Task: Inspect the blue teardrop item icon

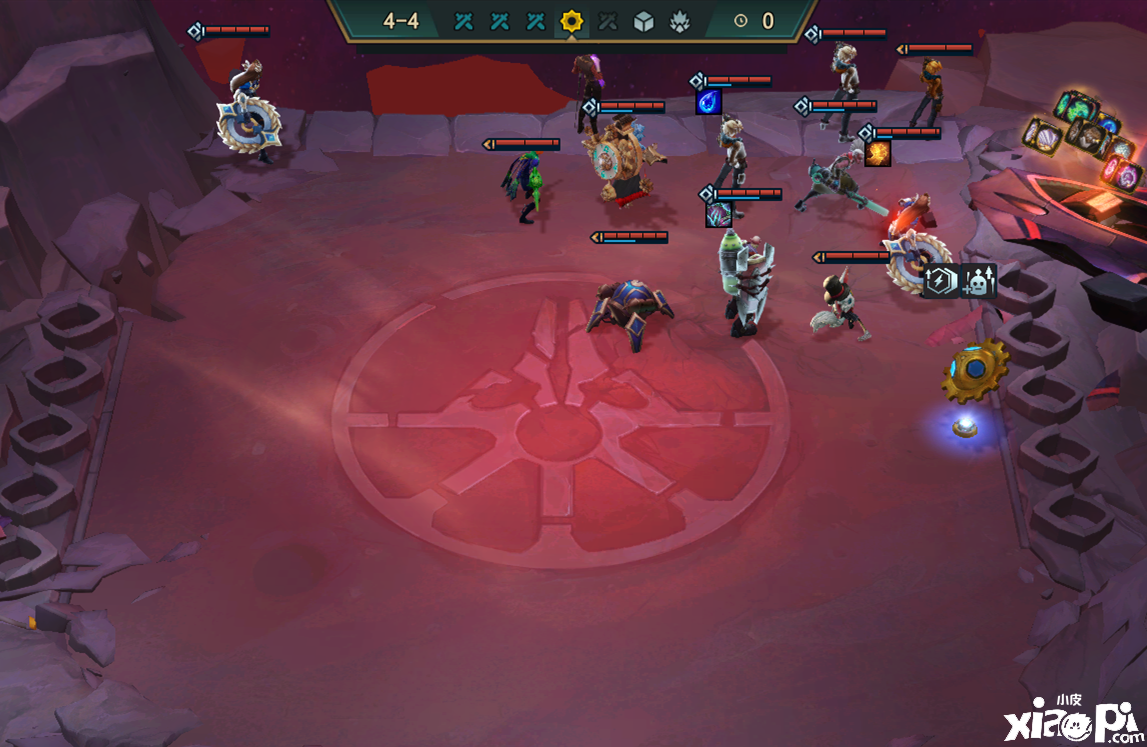Action: (708, 102)
